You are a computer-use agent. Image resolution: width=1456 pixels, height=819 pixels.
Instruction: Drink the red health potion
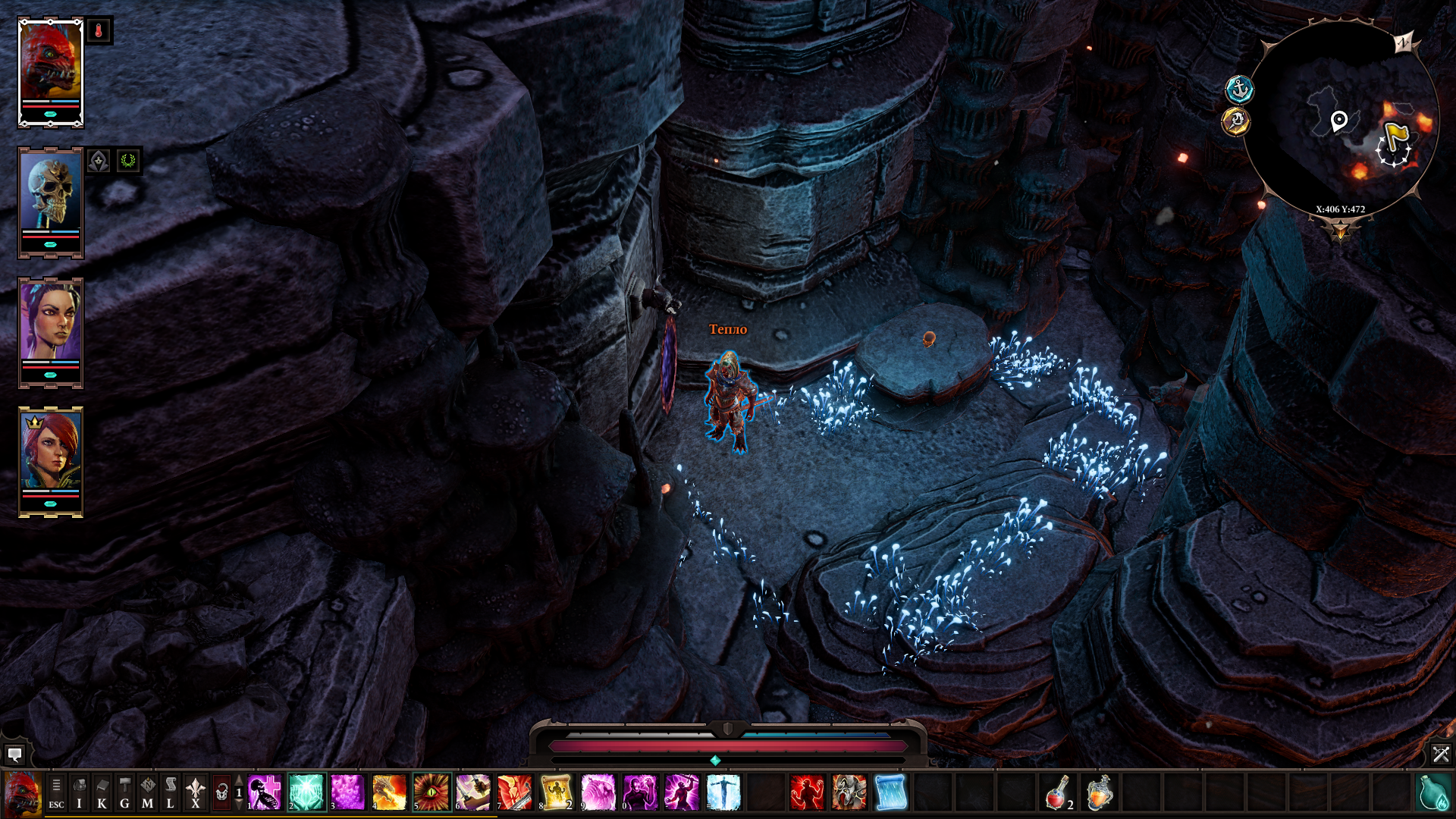[x=1057, y=792]
